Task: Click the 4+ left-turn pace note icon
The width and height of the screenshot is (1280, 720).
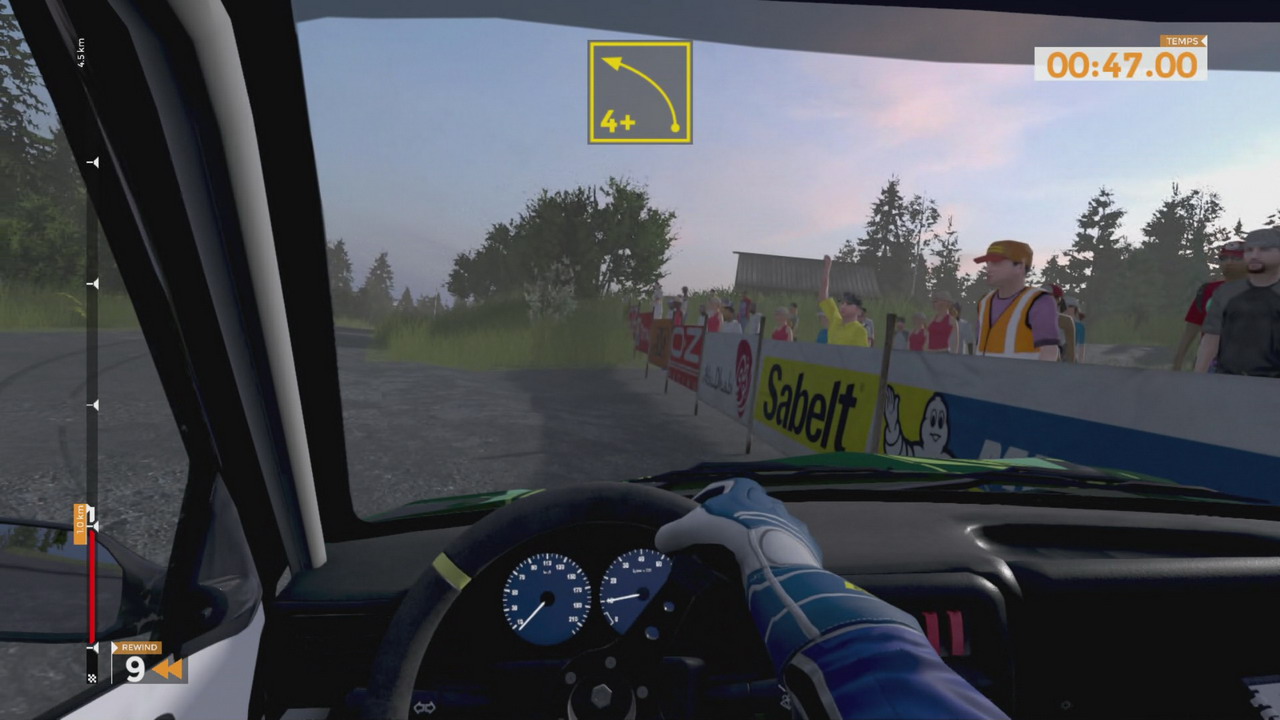Action: point(640,92)
